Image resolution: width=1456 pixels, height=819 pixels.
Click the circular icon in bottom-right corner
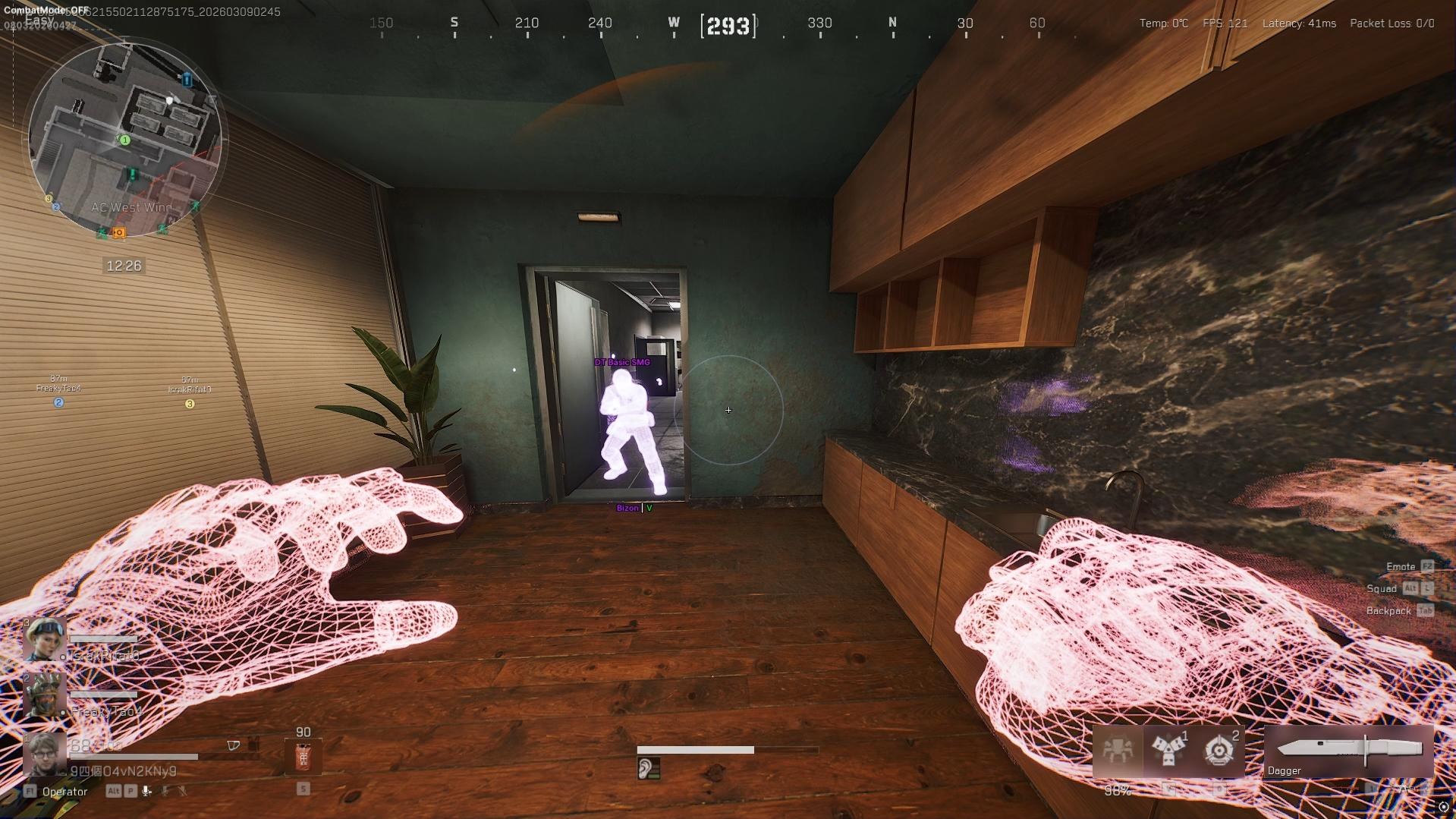[x=1443, y=807]
